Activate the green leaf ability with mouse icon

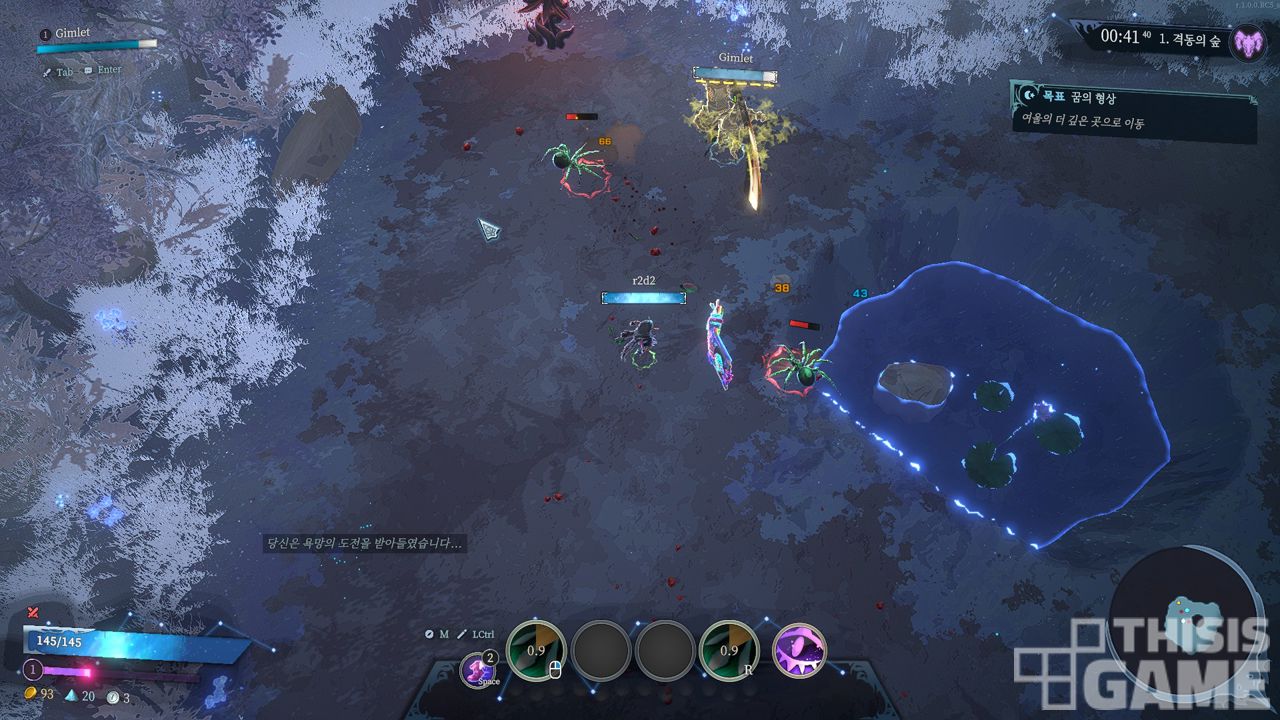coord(535,650)
